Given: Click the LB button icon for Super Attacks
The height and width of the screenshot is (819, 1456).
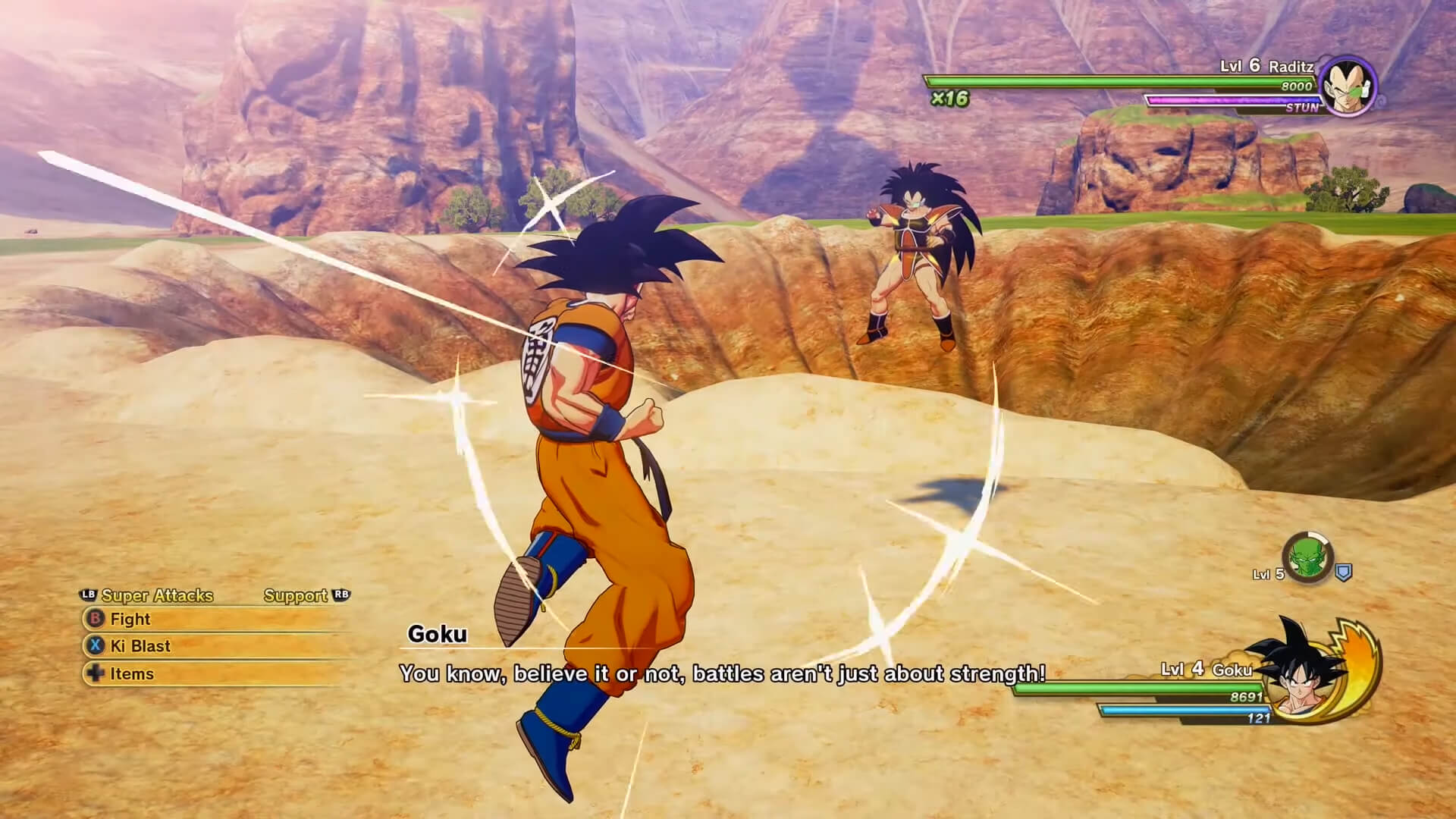Looking at the screenshot, I should (x=88, y=596).
